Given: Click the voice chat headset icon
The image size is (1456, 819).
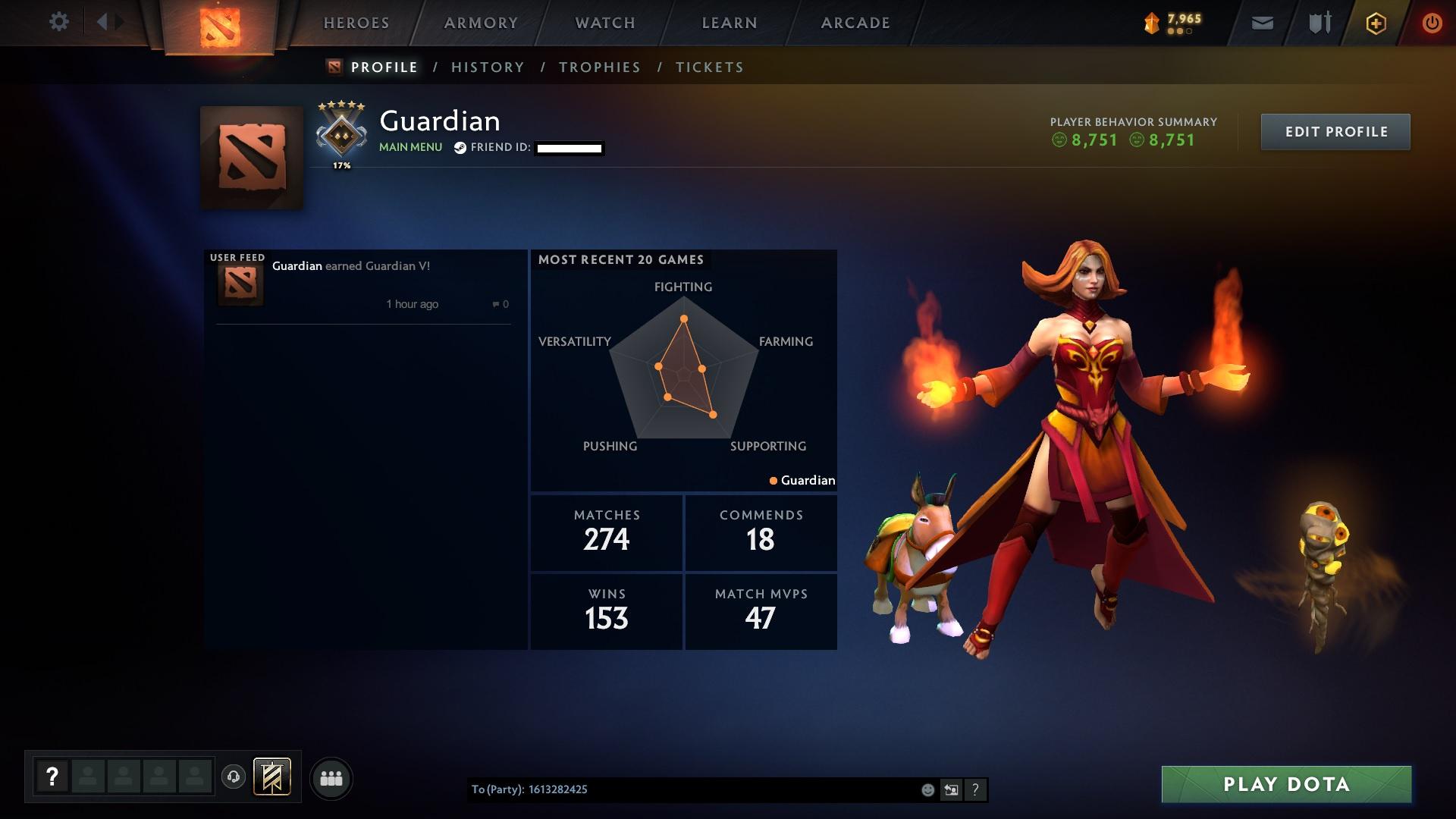Looking at the screenshot, I should 234,778.
